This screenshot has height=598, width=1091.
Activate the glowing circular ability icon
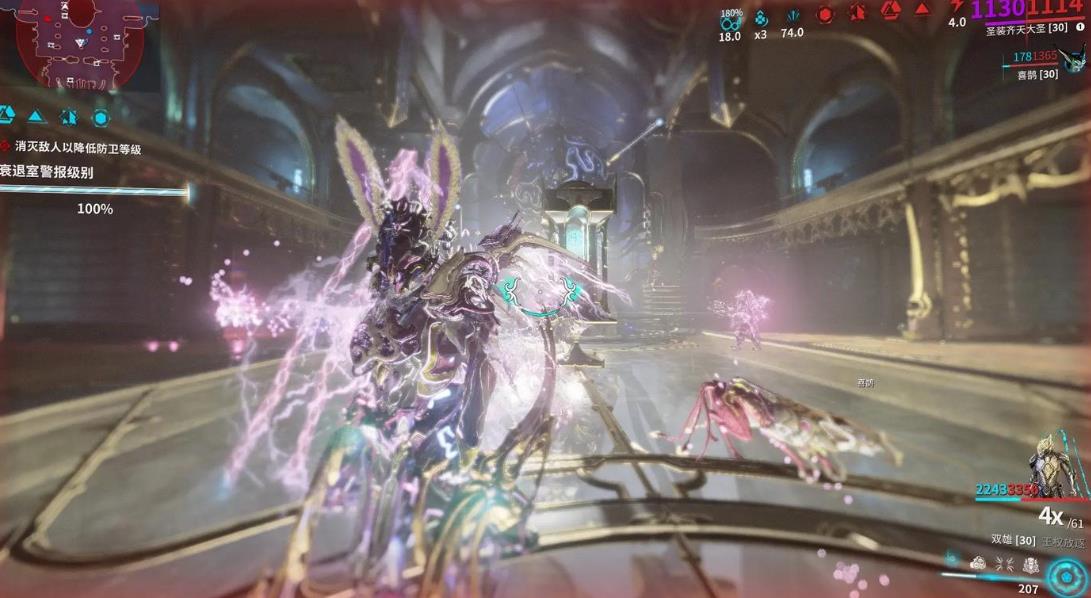pyautogui.click(x=1066, y=576)
